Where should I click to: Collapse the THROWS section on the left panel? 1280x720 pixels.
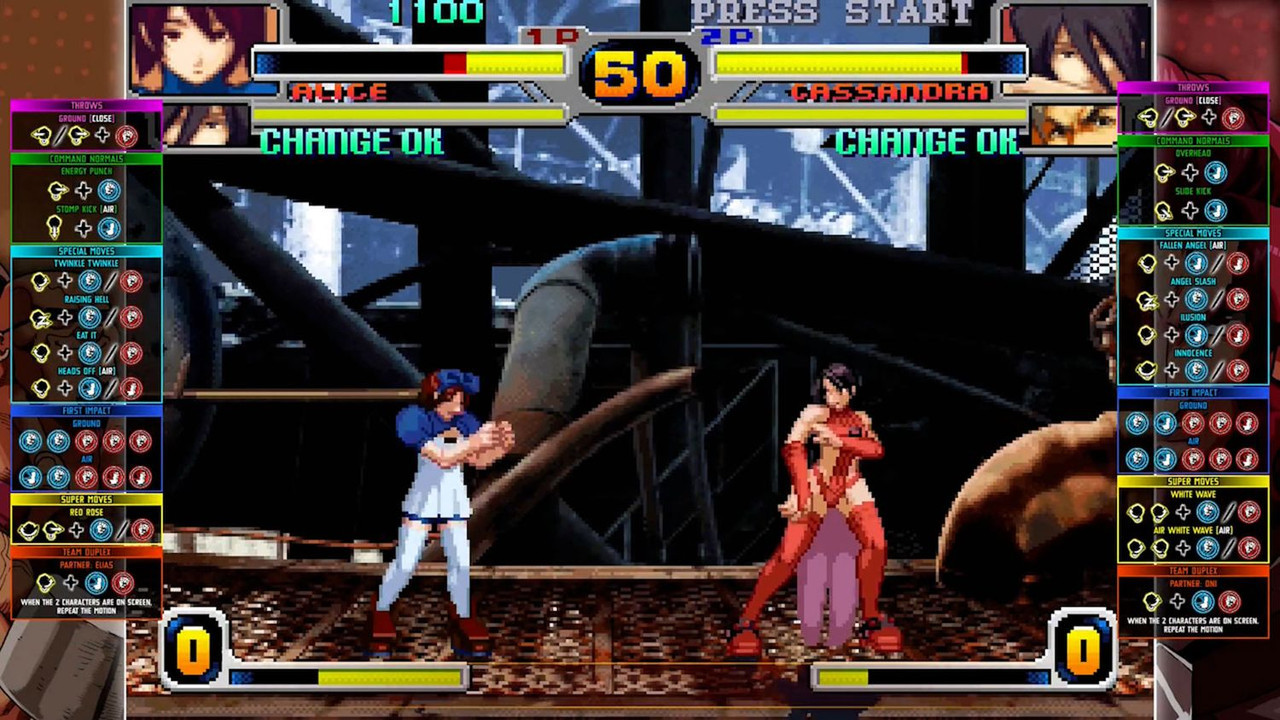(87, 104)
